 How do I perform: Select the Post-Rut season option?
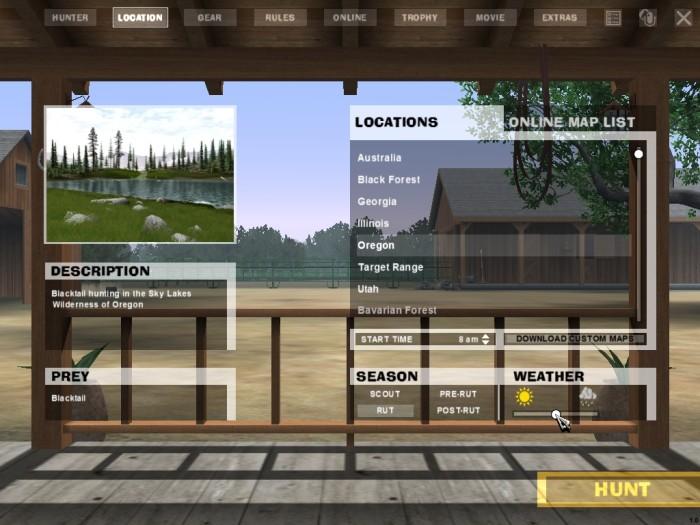pyautogui.click(x=459, y=411)
